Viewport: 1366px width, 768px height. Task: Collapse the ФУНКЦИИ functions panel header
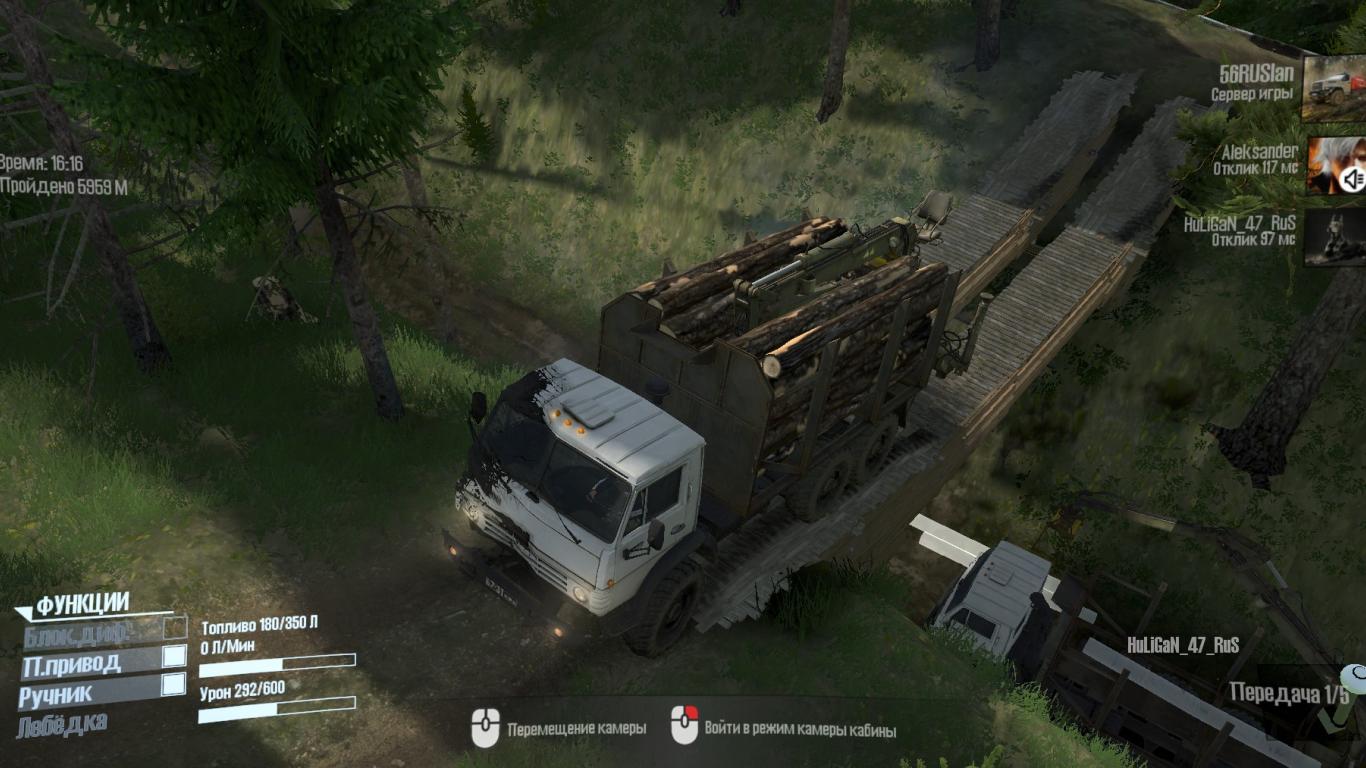[x=82, y=603]
